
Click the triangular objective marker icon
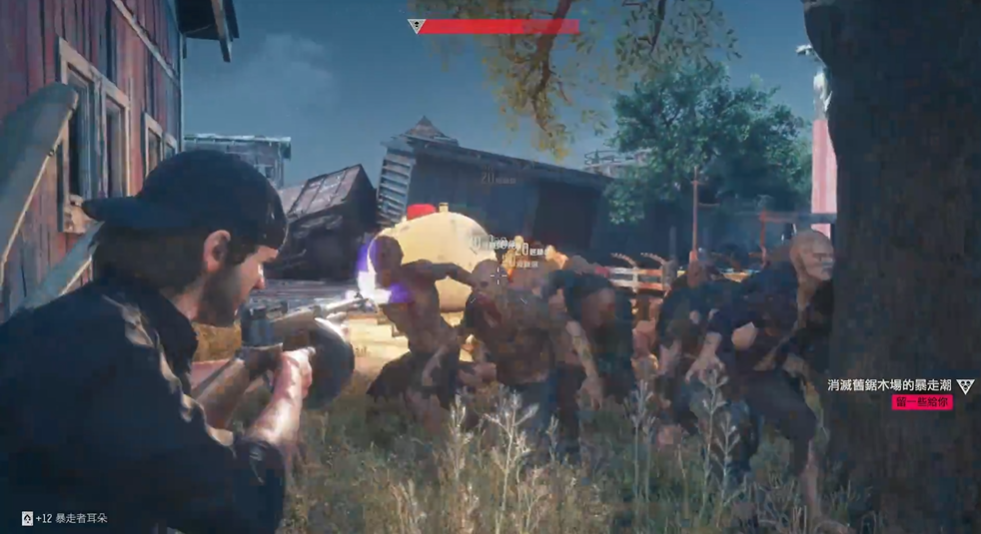click(965, 385)
